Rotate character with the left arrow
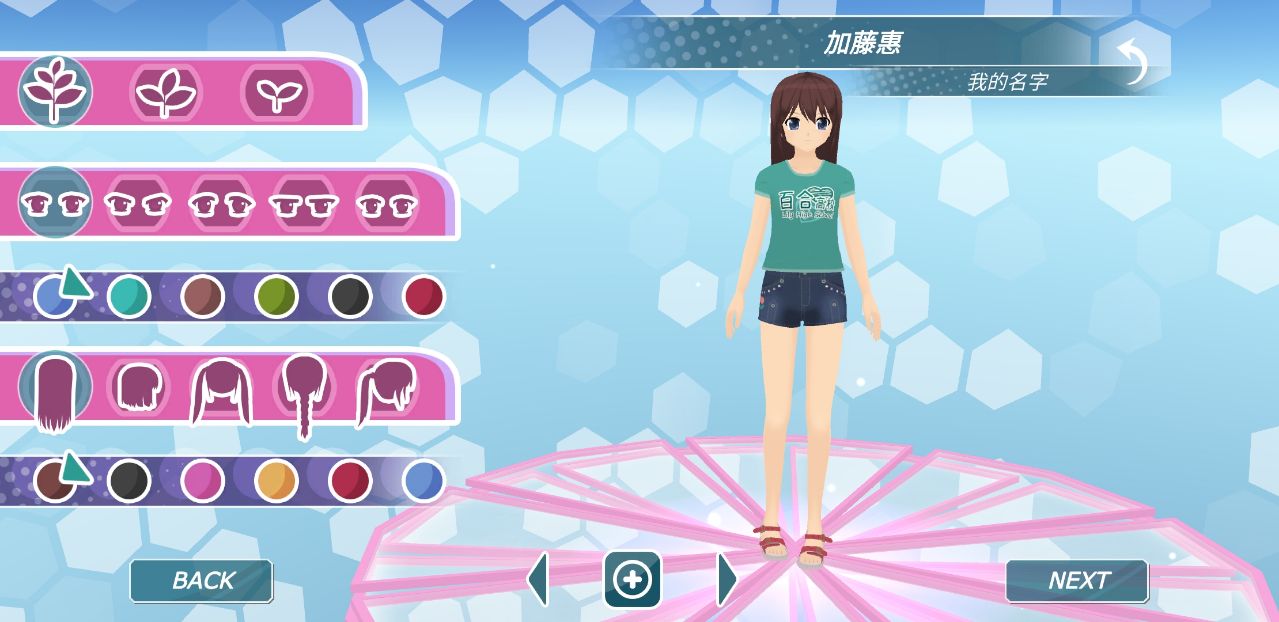The image size is (1279, 622). (x=538, y=578)
